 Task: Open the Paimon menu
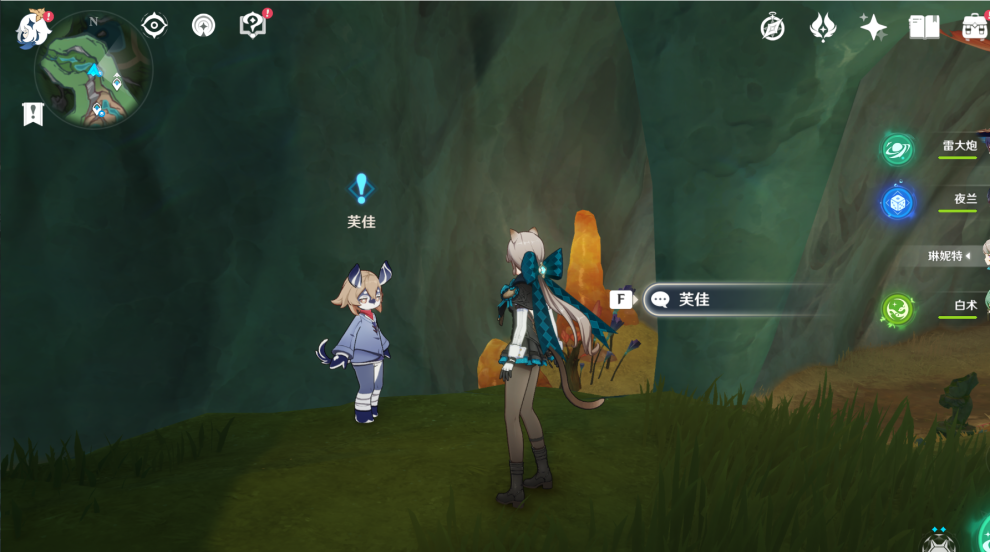pyautogui.click(x=33, y=29)
